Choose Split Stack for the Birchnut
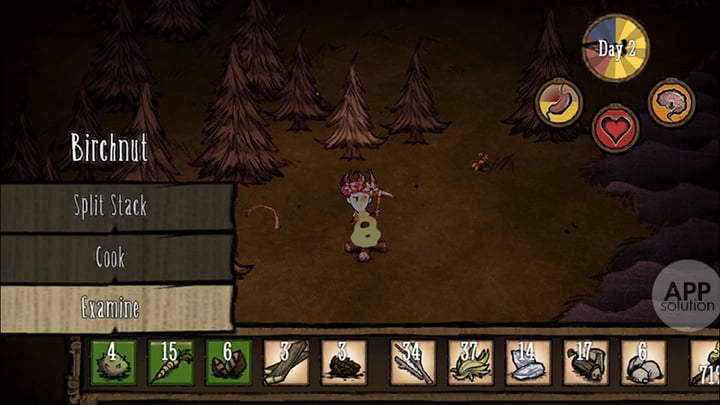Image resolution: width=720 pixels, height=405 pixels. point(115,207)
